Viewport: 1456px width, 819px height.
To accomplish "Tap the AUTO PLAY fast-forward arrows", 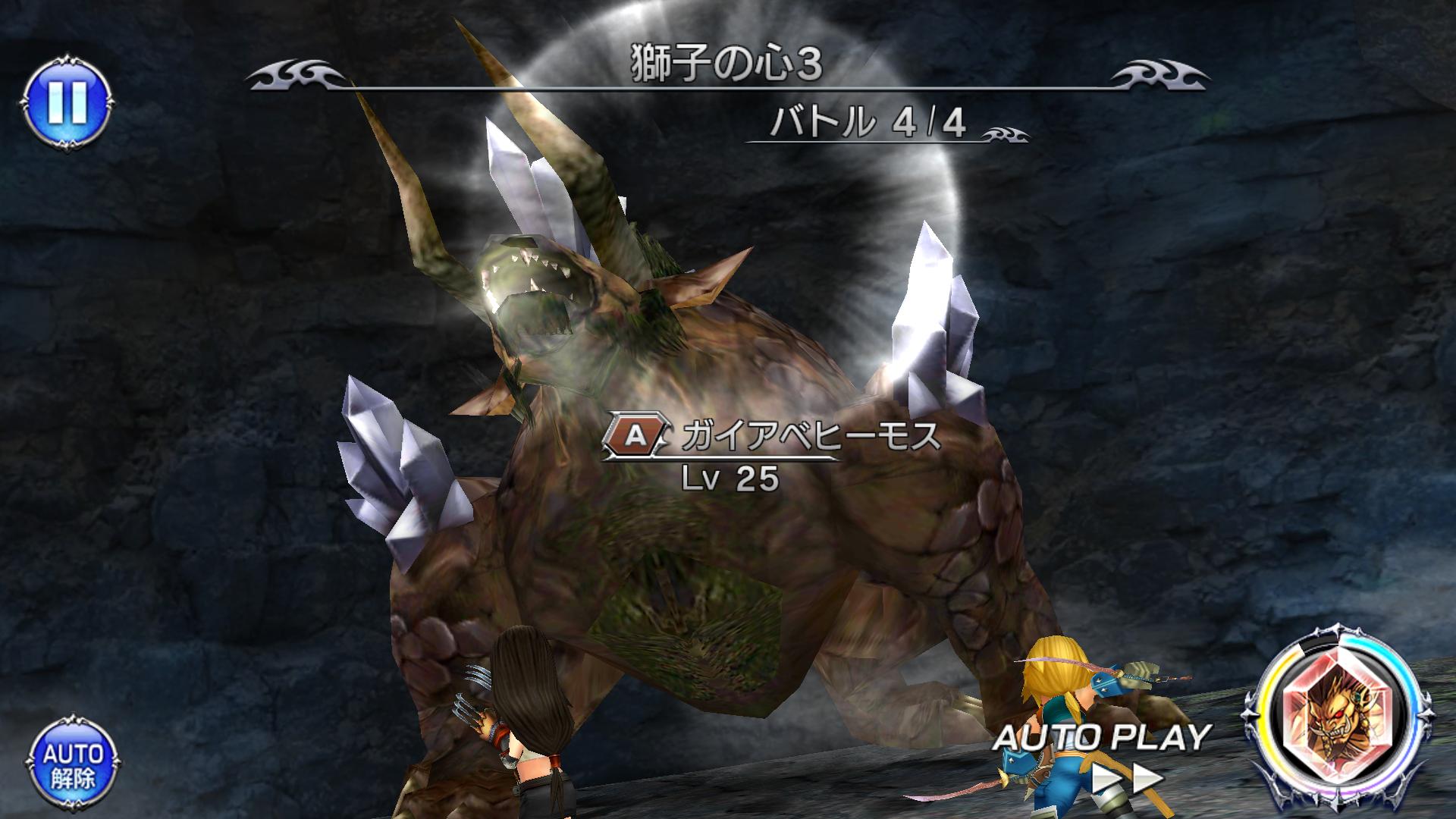I will point(1128,779).
